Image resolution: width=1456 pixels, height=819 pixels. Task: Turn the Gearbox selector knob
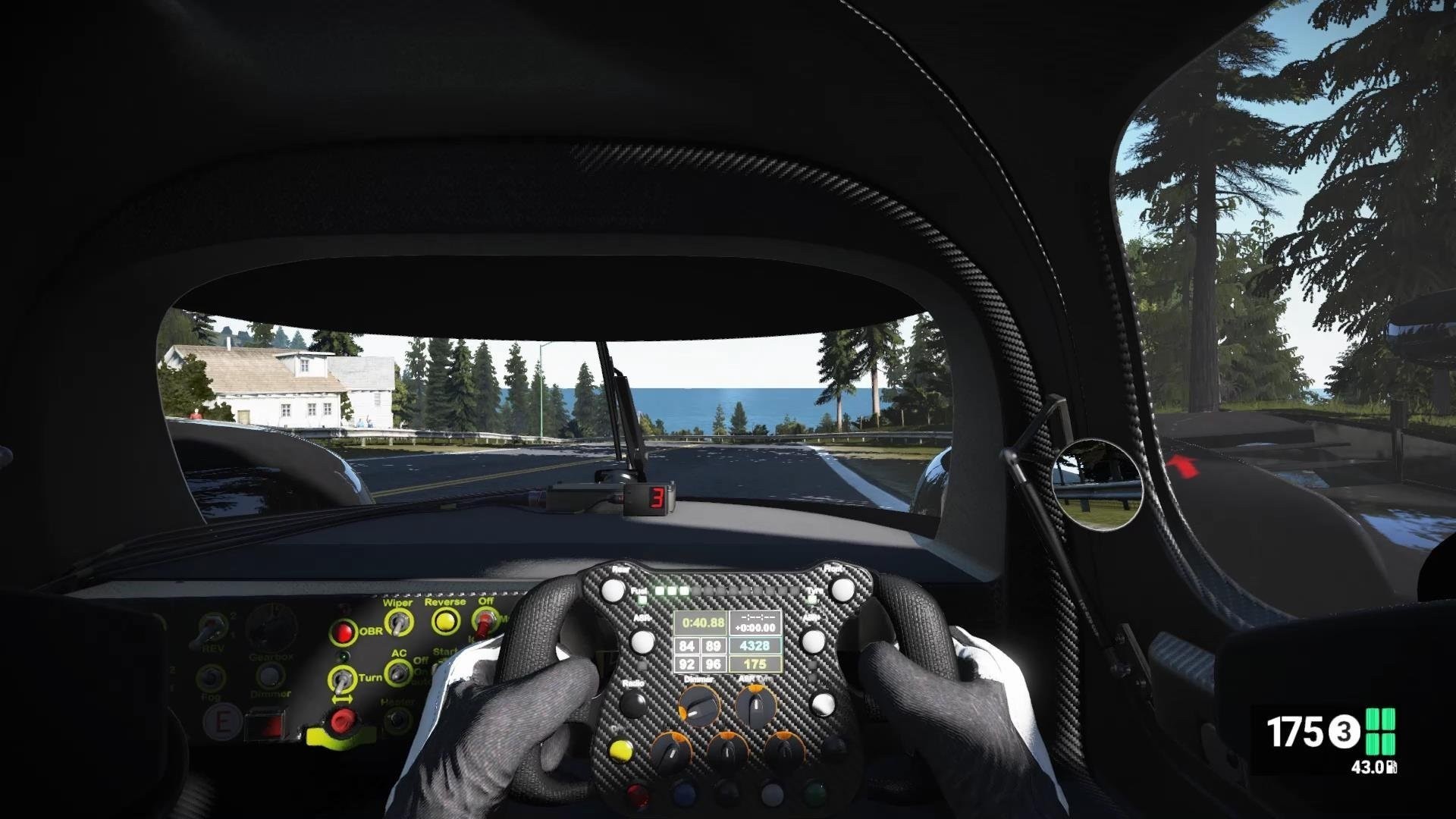click(271, 629)
